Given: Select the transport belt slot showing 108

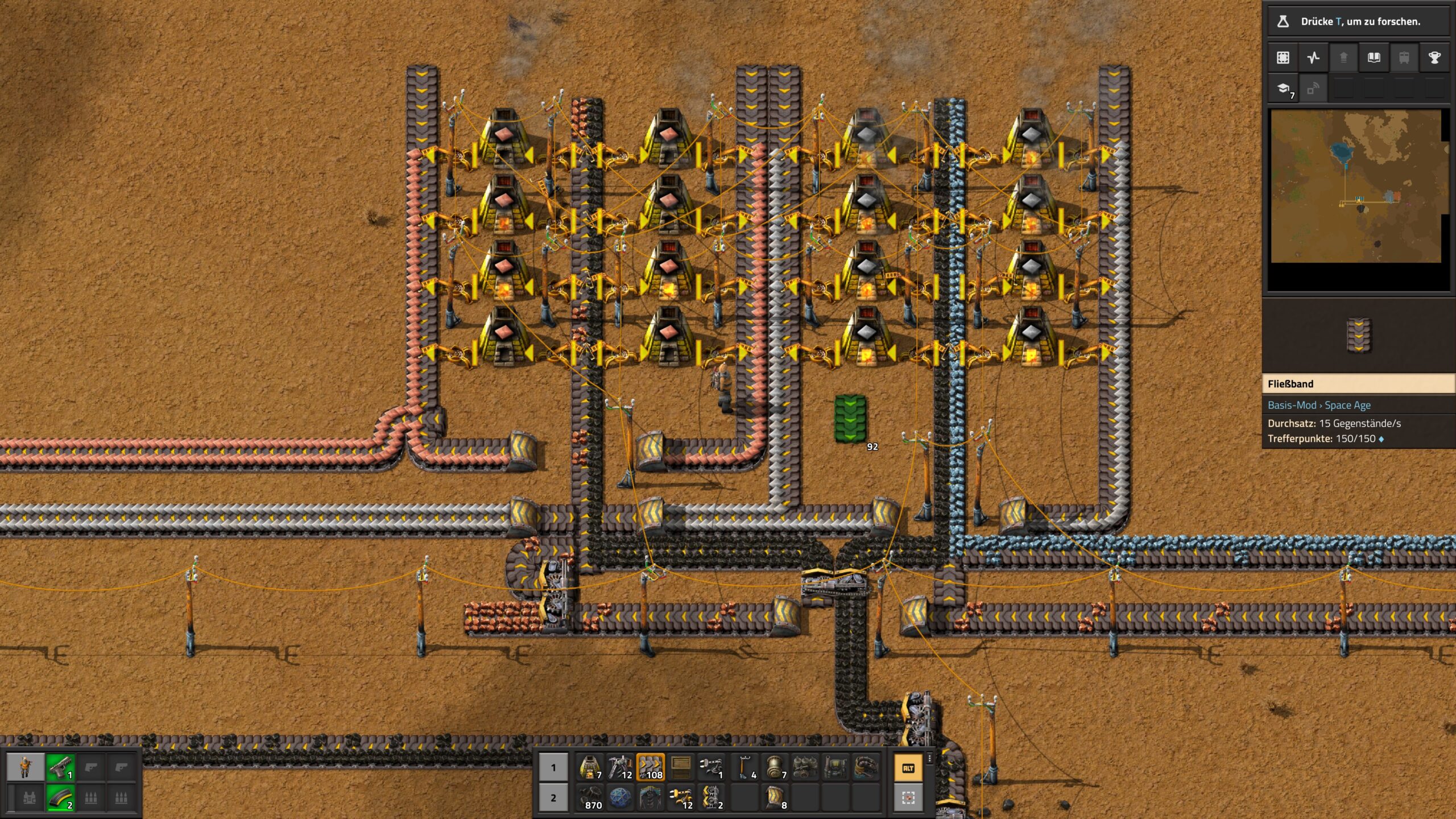Looking at the screenshot, I should click(650, 767).
